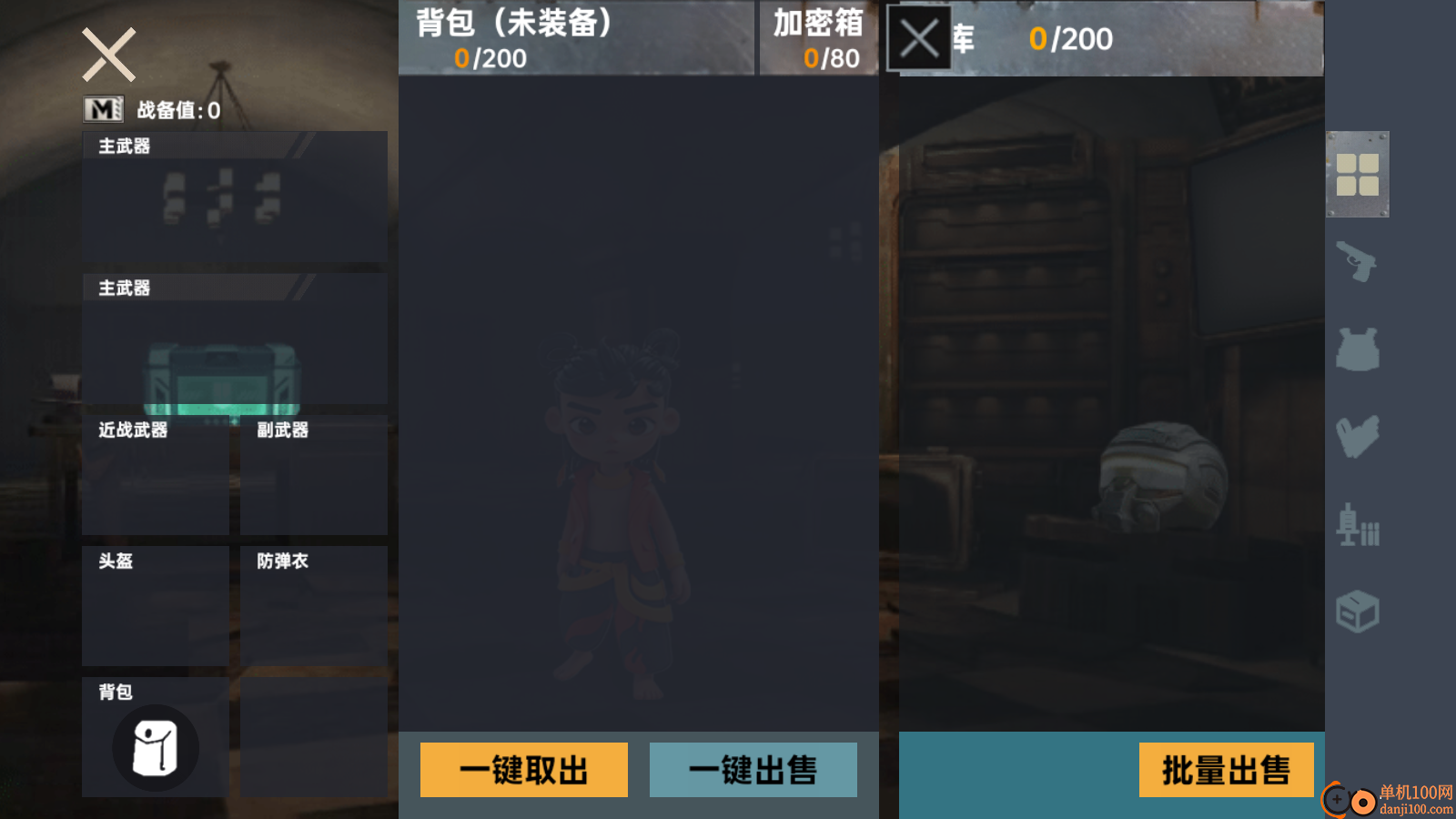The height and width of the screenshot is (819, 1456).
Task: Click the empty 头盔 equipment slot
Action: coord(155,605)
